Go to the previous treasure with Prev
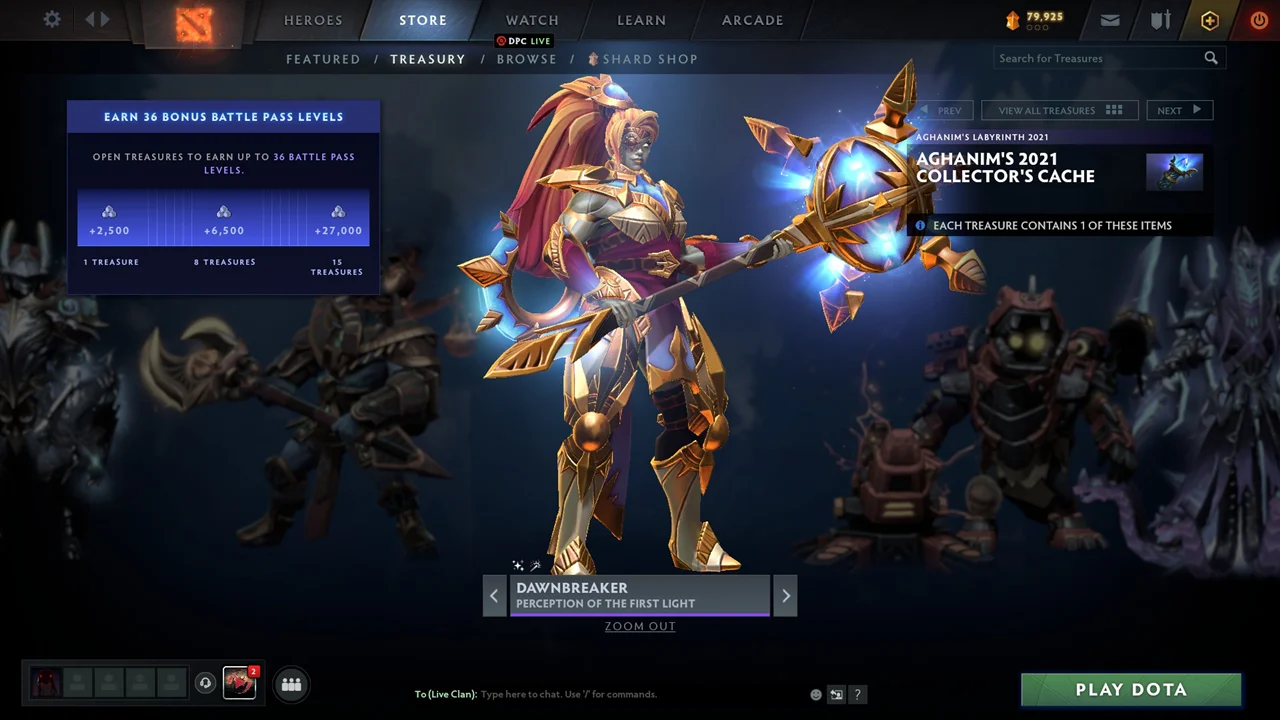The image size is (1280, 720). [941, 110]
